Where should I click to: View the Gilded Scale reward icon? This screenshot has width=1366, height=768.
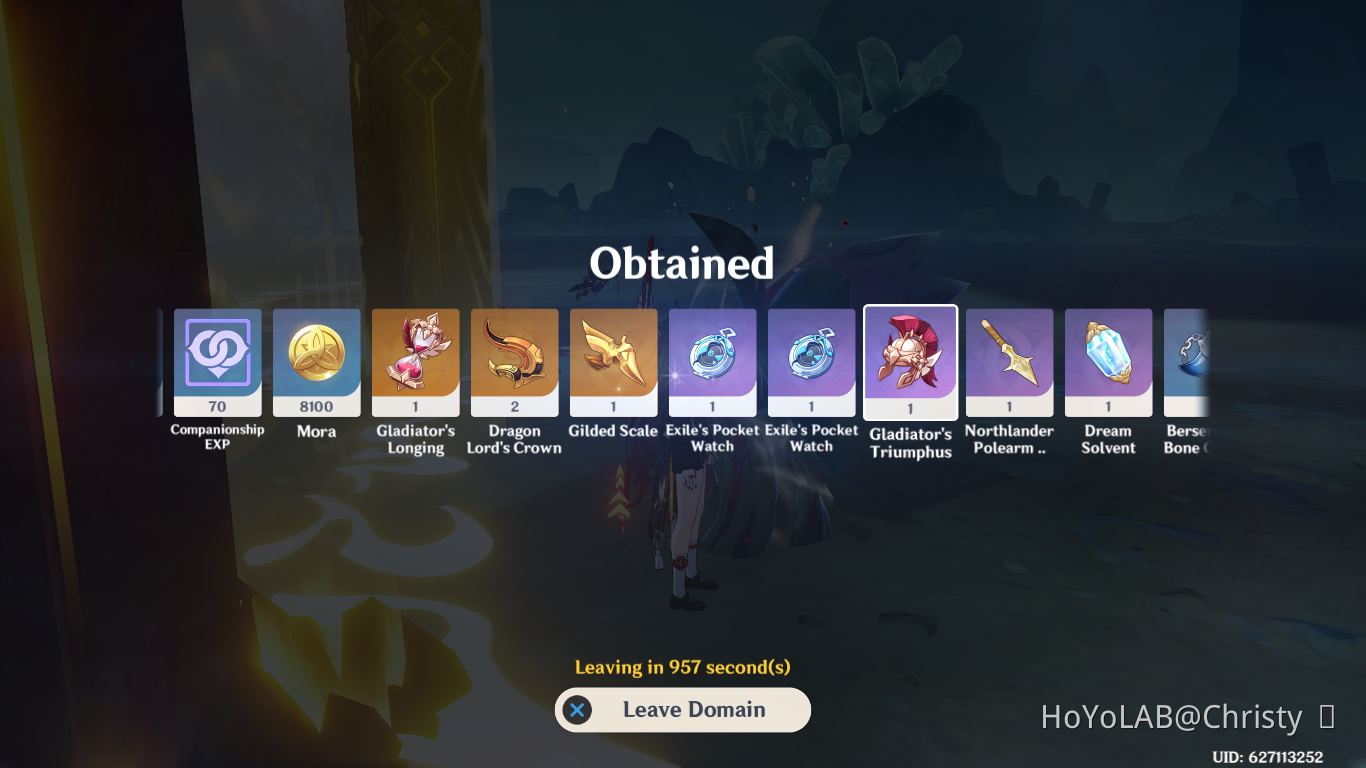613,362
